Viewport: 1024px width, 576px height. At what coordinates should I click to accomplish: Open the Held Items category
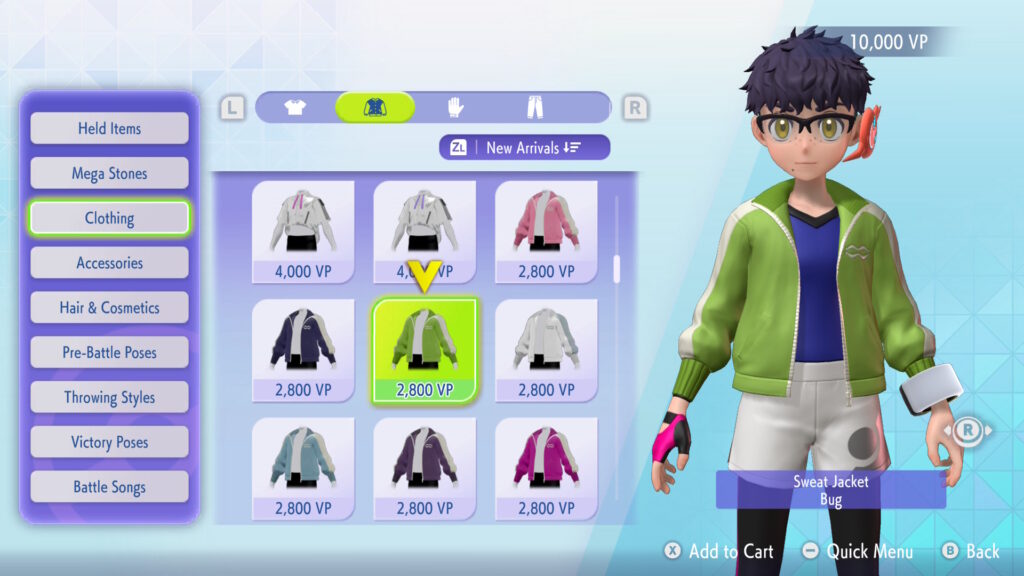pyautogui.click(x=109, y=128)
